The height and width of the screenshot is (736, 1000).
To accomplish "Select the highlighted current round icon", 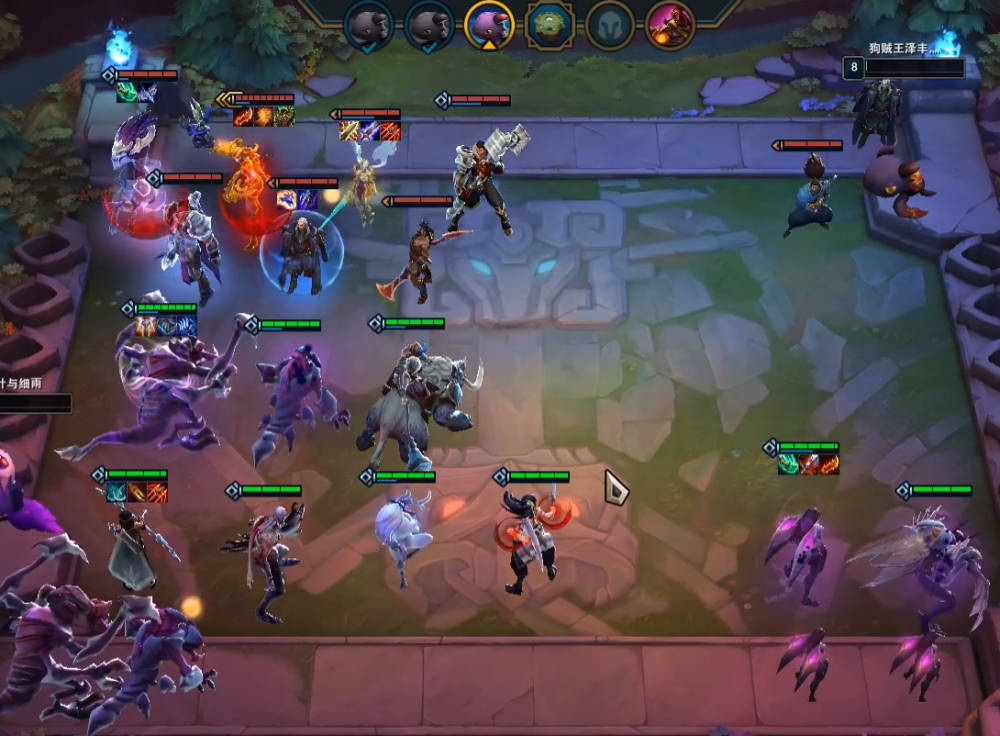I will [x=489, y=24].
